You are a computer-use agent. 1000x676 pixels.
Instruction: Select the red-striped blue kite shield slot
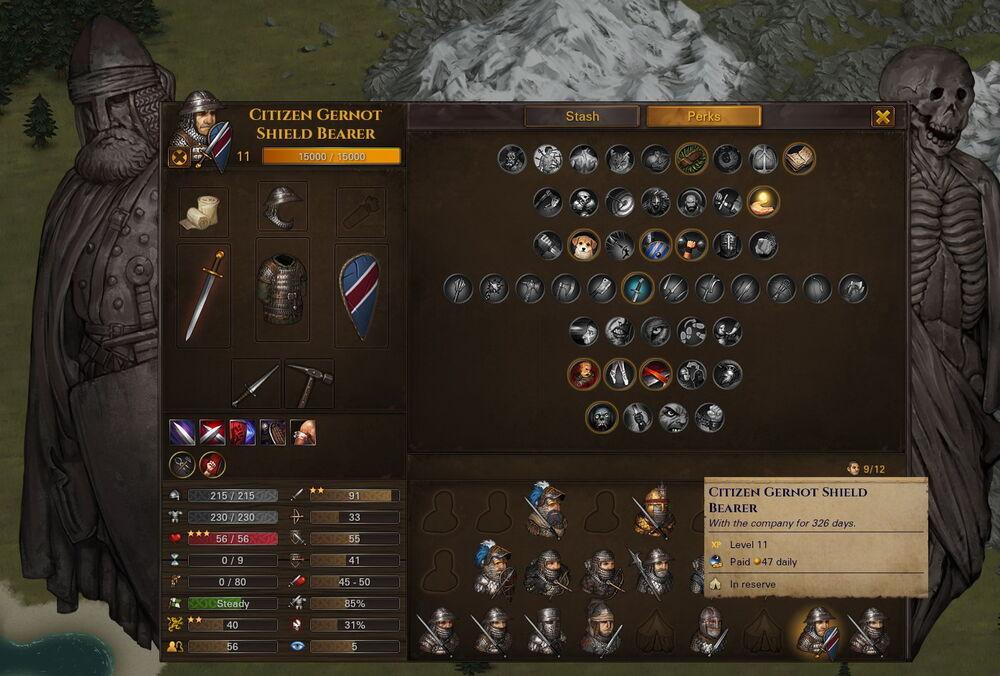point(360,295)
